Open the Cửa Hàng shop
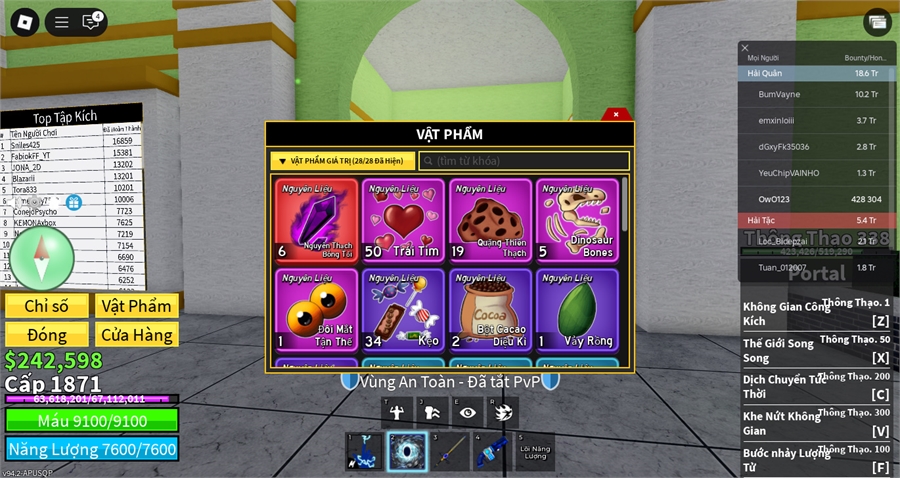Viewport: 900px width, 478px height. pyautogui.click(x=137, y=334)
